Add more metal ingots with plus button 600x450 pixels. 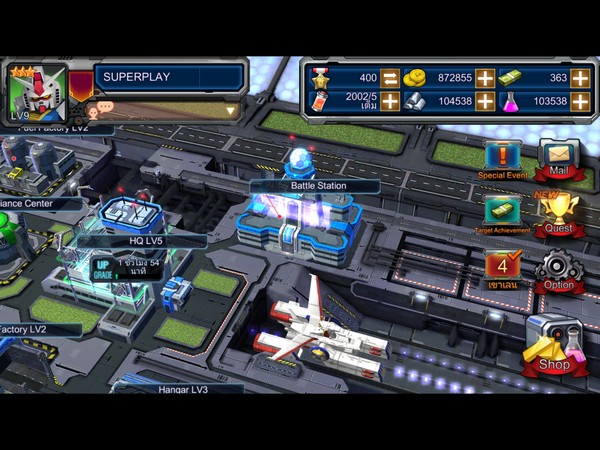(x=485, y=101)
